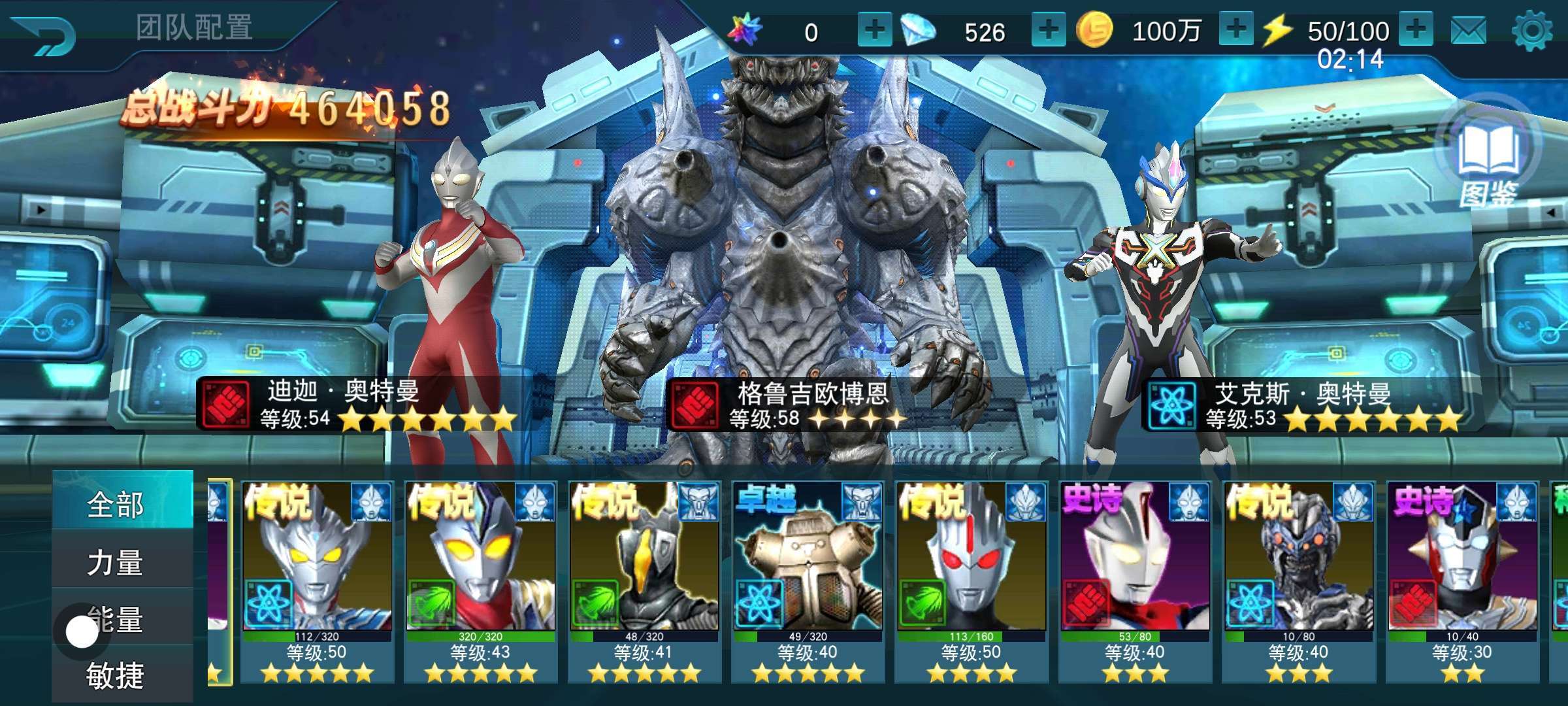The width and height of the screenshot is (1568, 706).
Task: Select the 艾克斯·奥特曼 team slot
Action: (x=1163, y=294)
